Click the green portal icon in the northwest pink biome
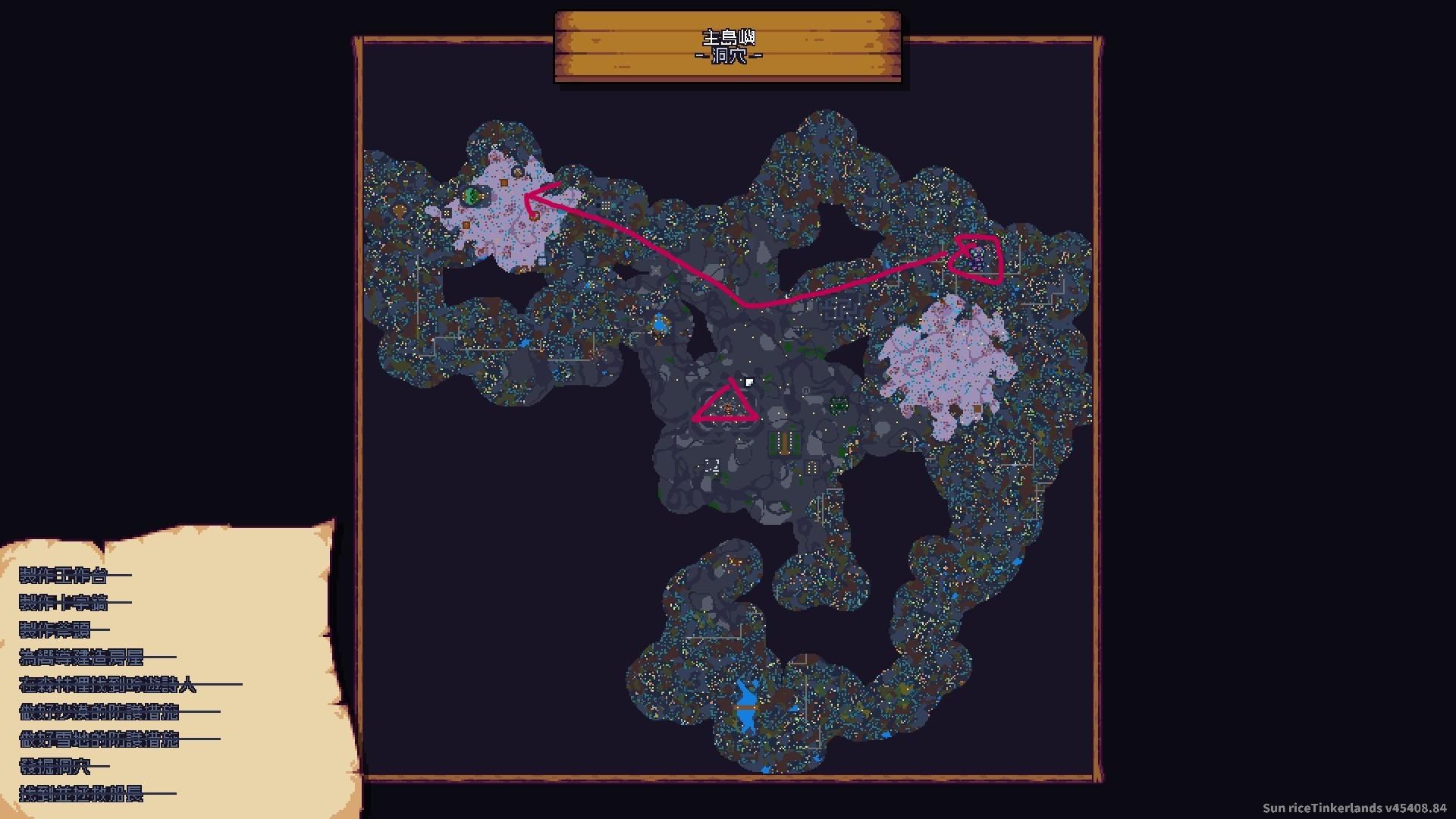Image resolution: width=1456 pixels, height=819 pixels. pyautogui.click(x=472, y=196)
